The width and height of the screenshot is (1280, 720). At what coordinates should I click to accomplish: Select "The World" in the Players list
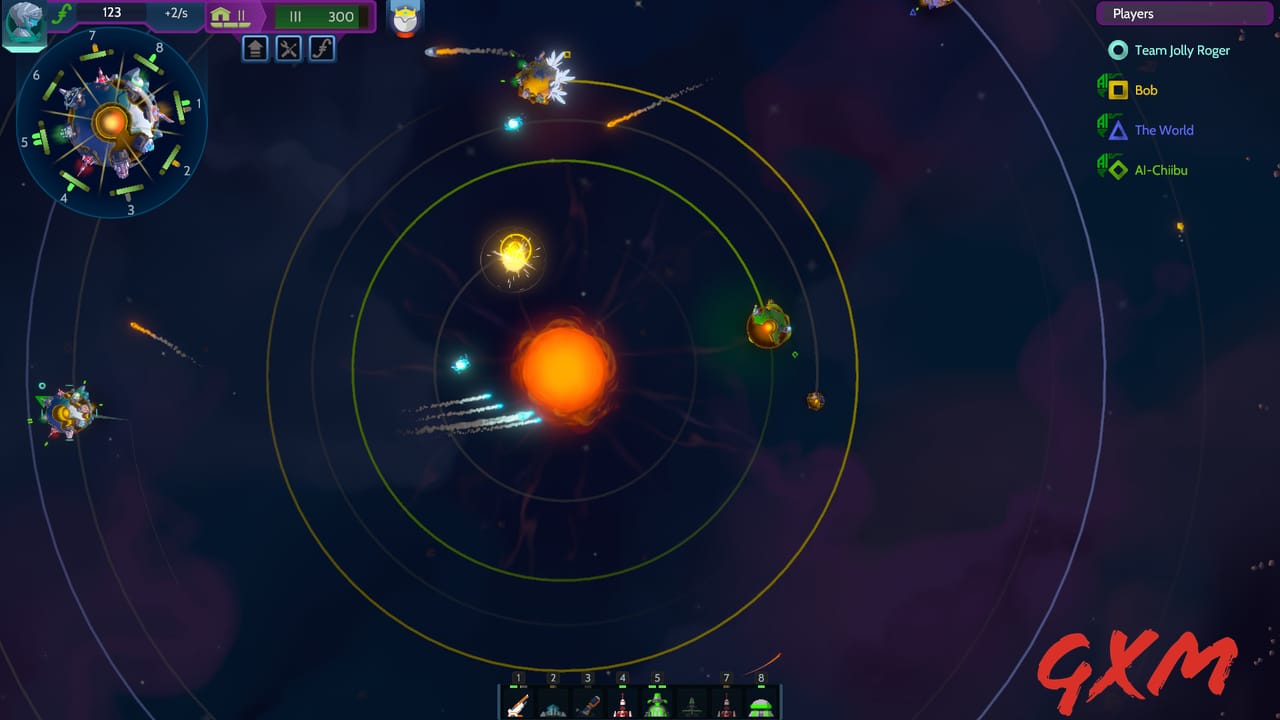click(x=1162, y=130)
